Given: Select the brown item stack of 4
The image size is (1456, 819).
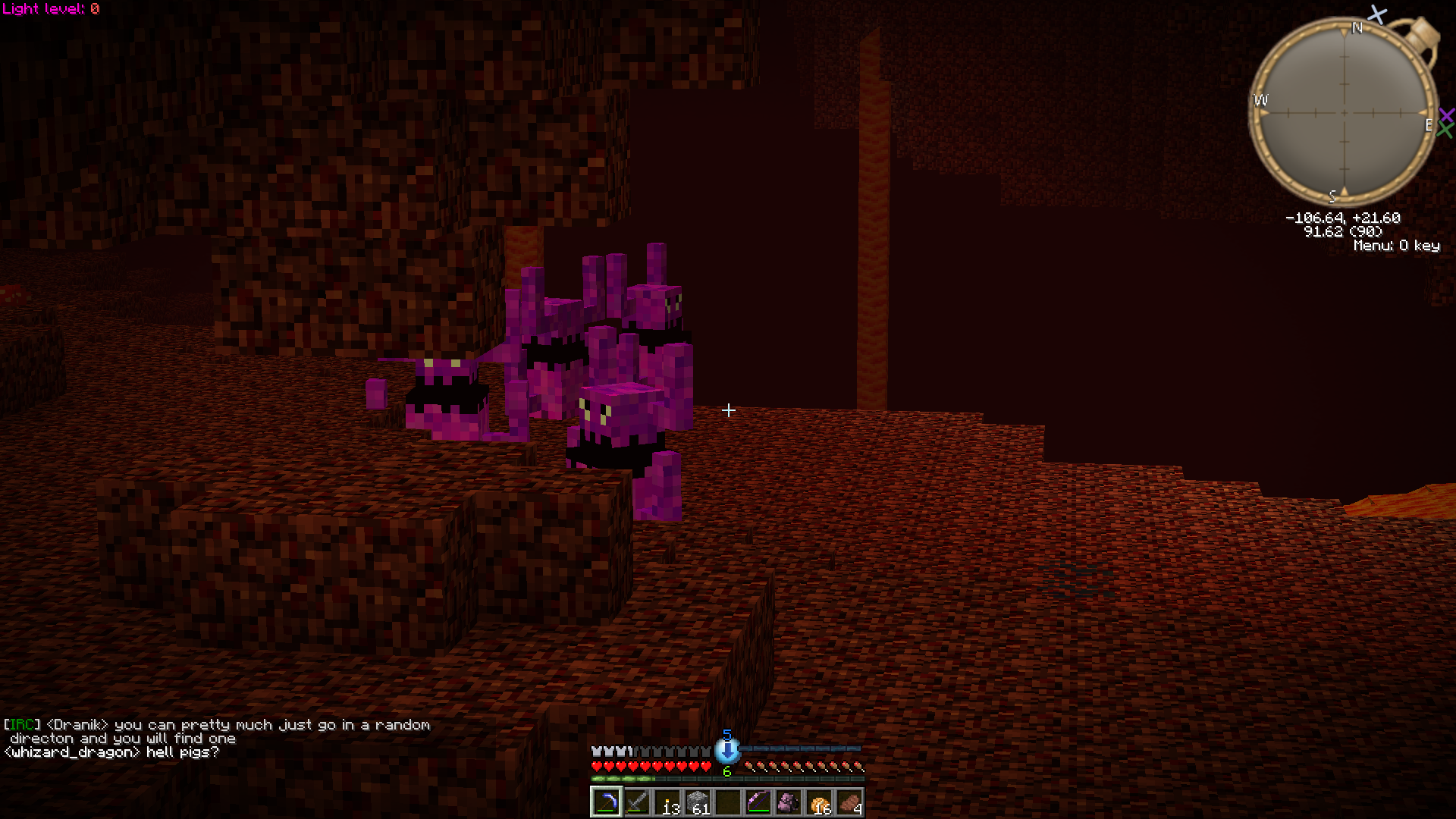Looking at the screenshot, I should click(x=850, y=802).
